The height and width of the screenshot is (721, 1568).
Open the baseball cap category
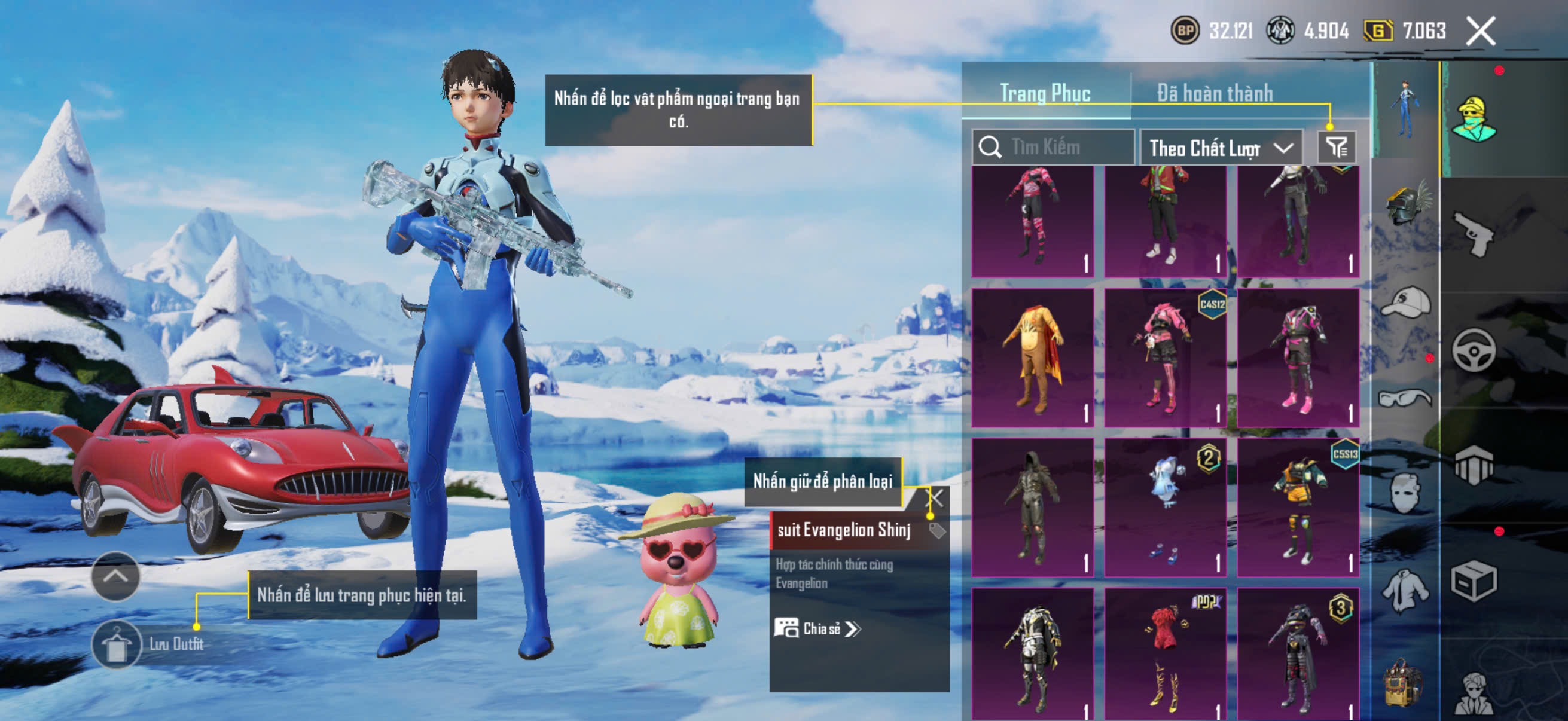(1405, 303)
